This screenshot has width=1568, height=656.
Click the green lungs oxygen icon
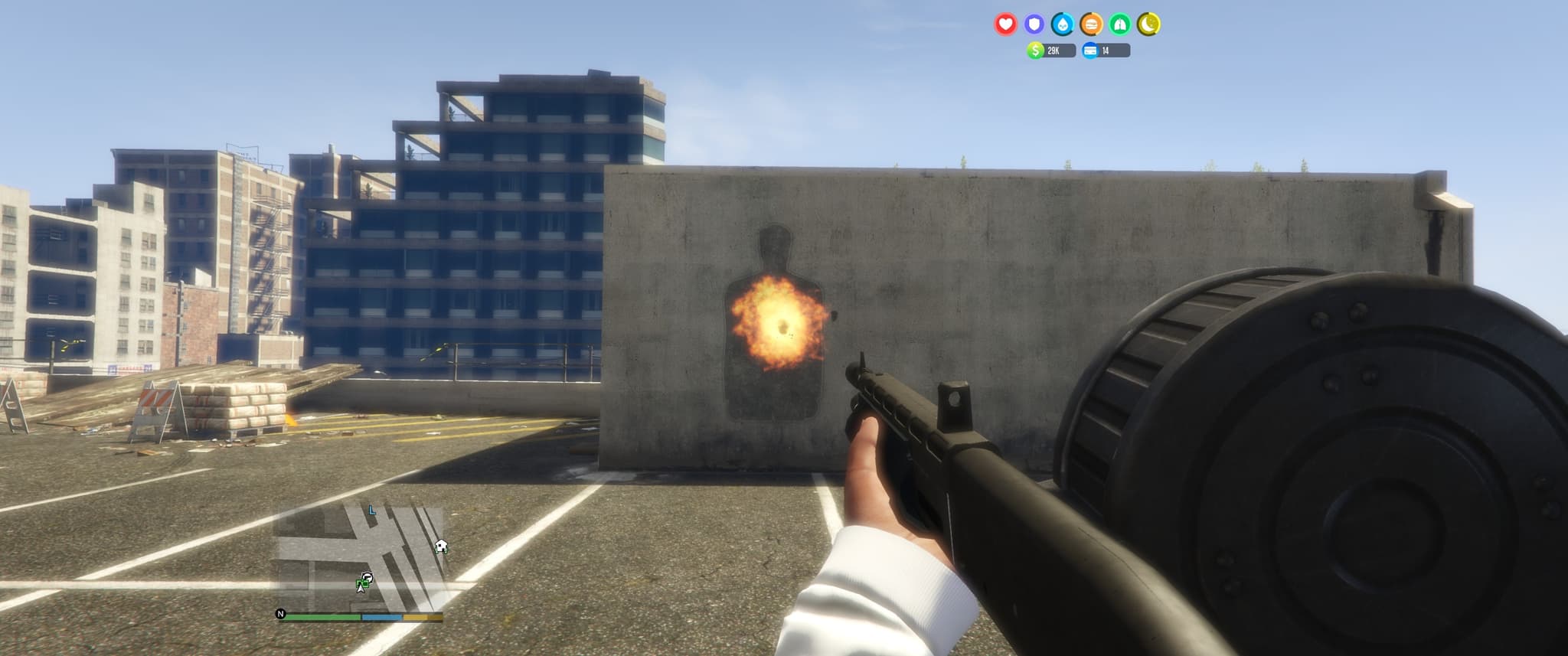(x=1120, y=24)
